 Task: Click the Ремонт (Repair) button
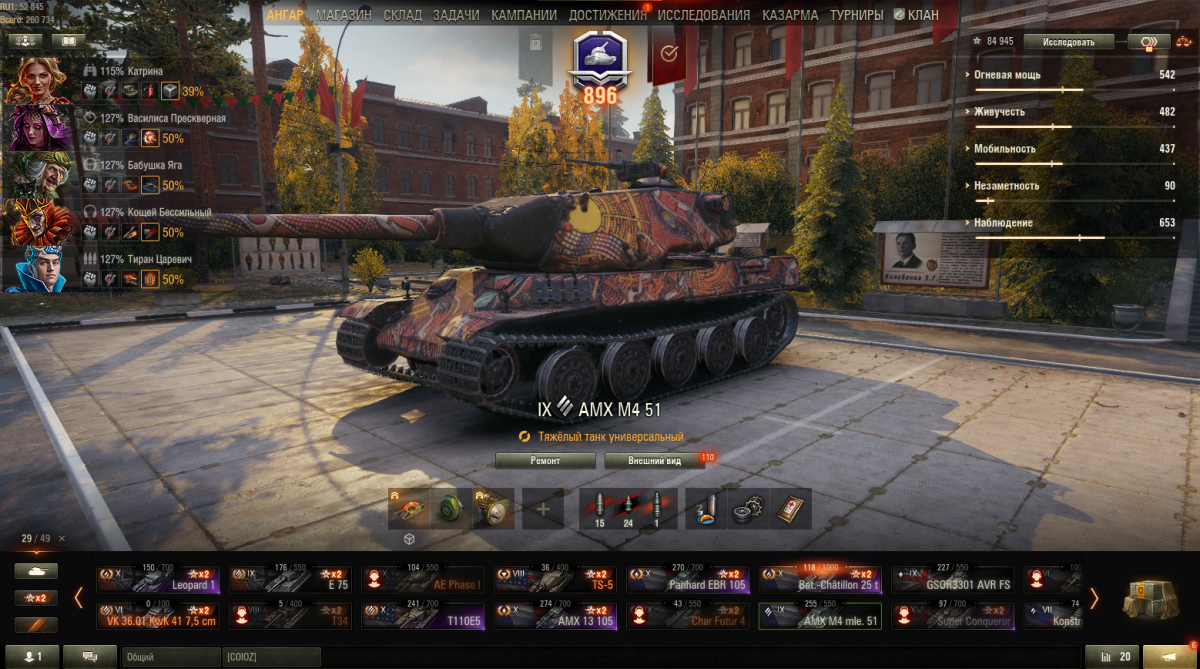coord(545,460)
